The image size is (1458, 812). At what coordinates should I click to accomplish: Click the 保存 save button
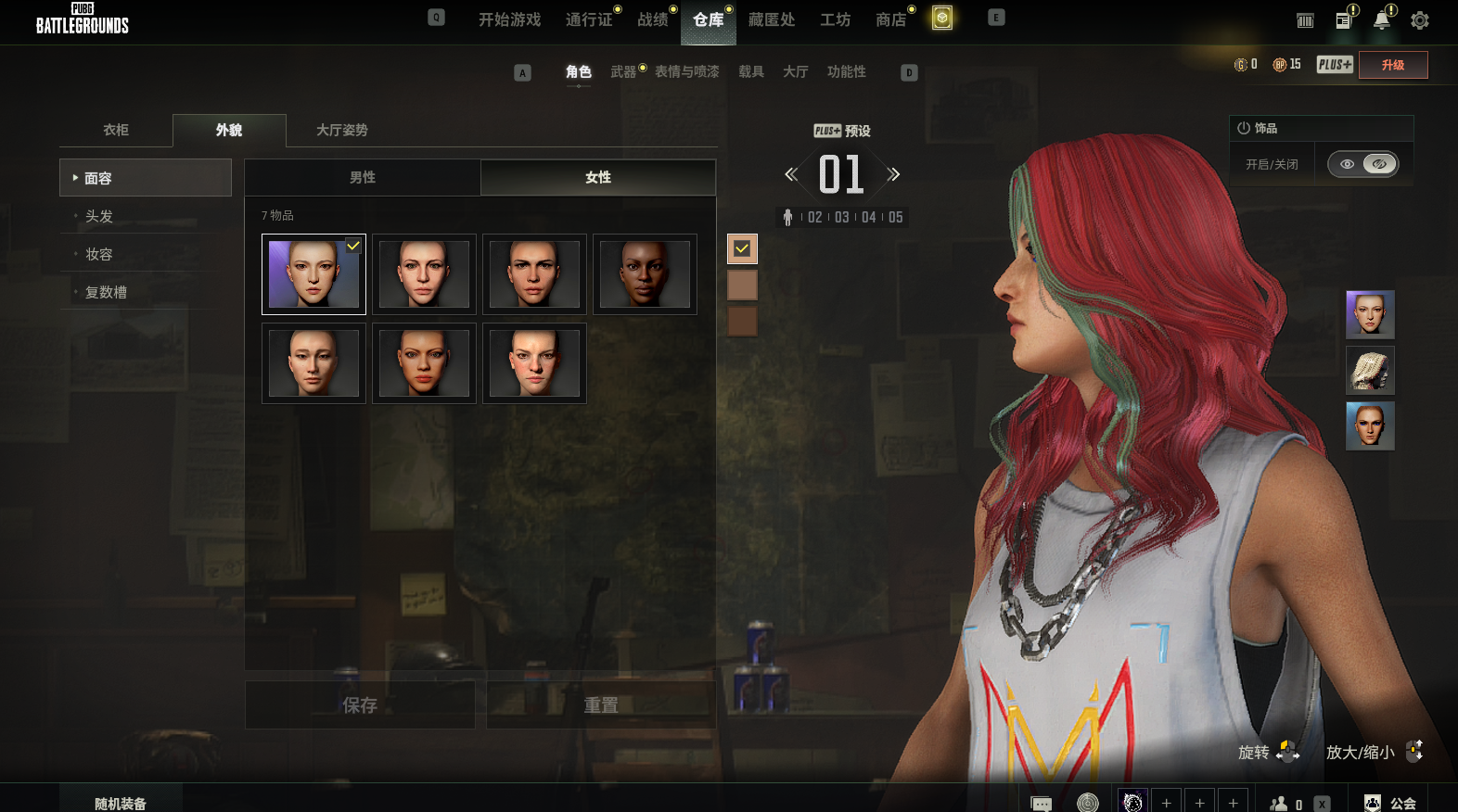[360, 705]
